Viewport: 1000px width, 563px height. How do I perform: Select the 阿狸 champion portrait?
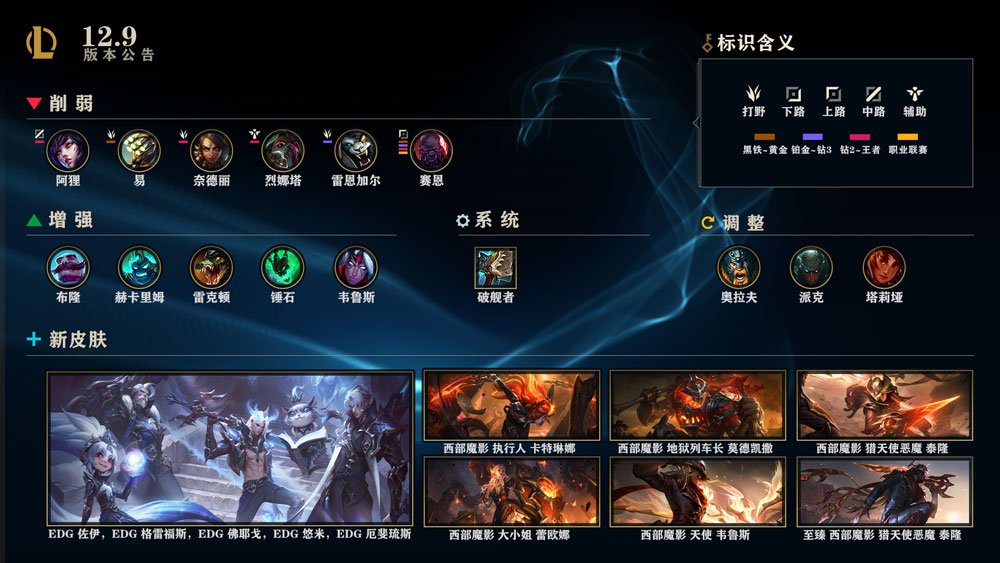68,151
